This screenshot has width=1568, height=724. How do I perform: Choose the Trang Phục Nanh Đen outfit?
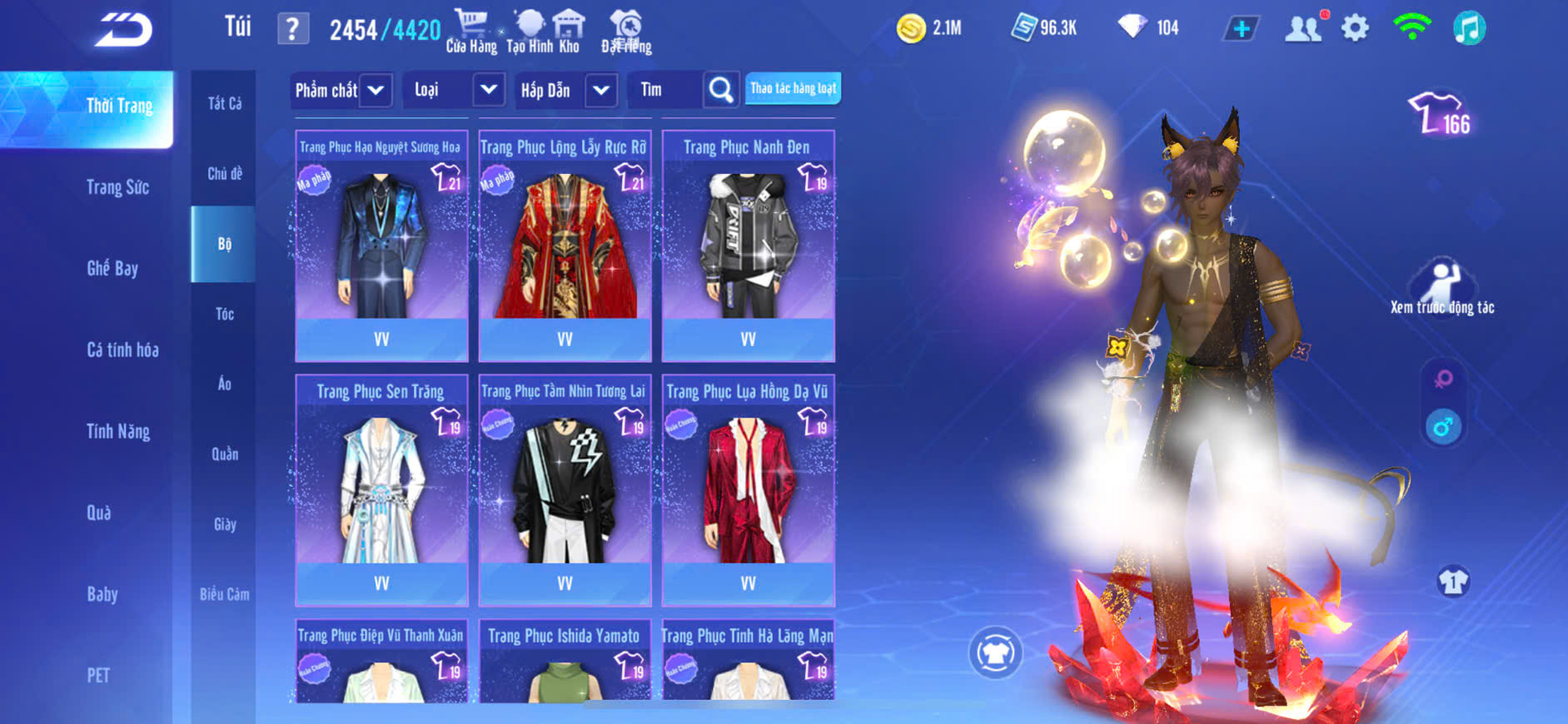(748, 245)
